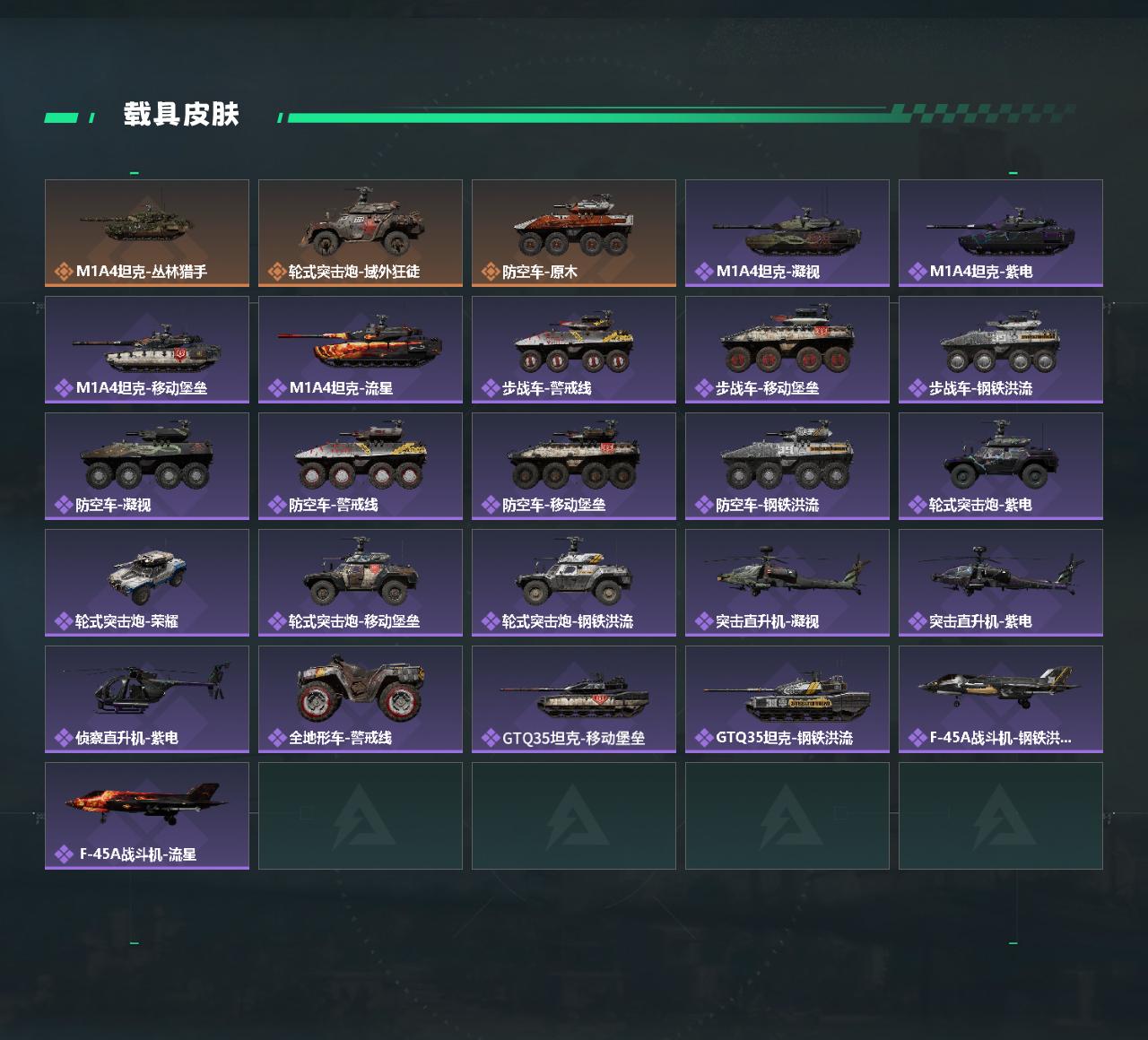Choose the 轮式突击炮-域外狂徒 vehicle skin
Viewport: 1148px width, 1040px height.
[361, 233]
